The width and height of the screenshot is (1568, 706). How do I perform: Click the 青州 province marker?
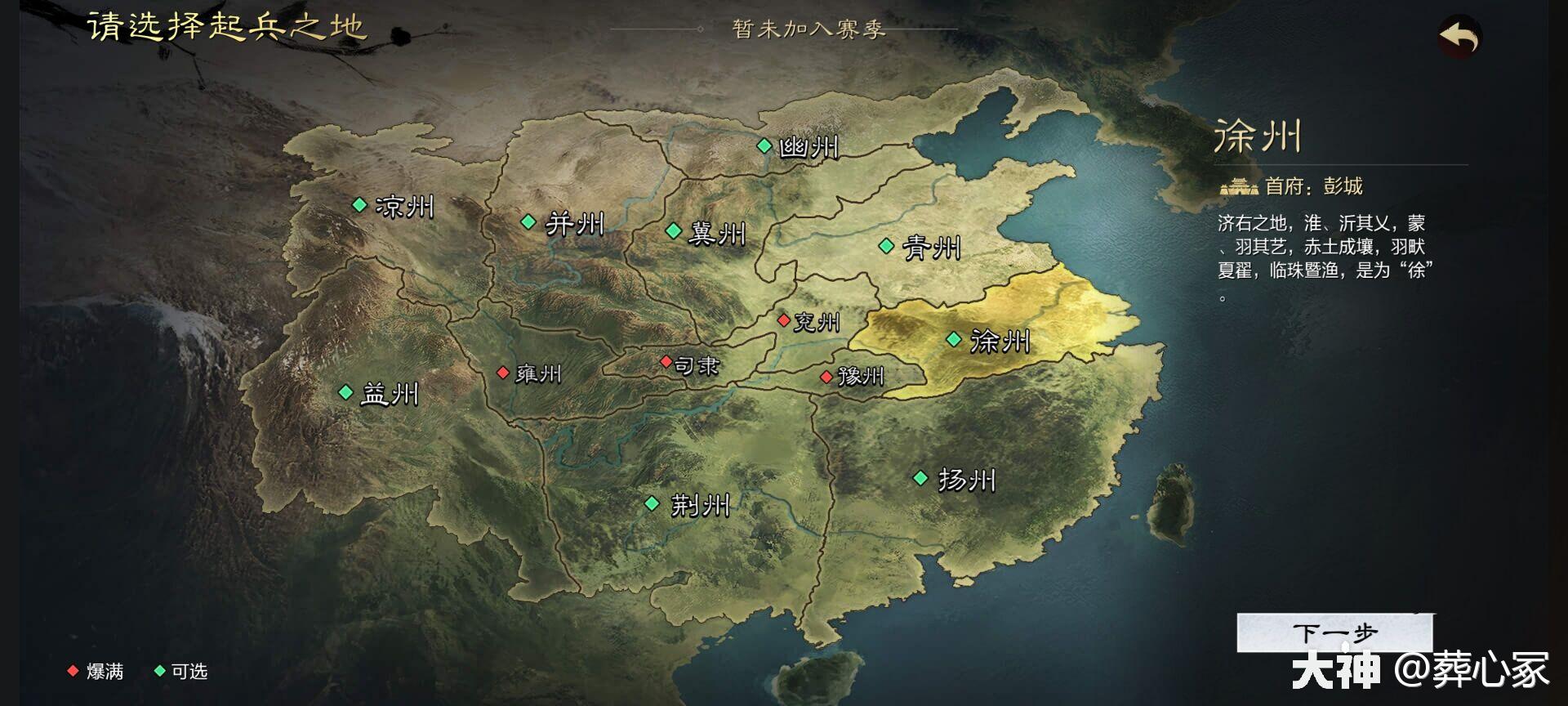pyautogui.click(x=887, y=244)
